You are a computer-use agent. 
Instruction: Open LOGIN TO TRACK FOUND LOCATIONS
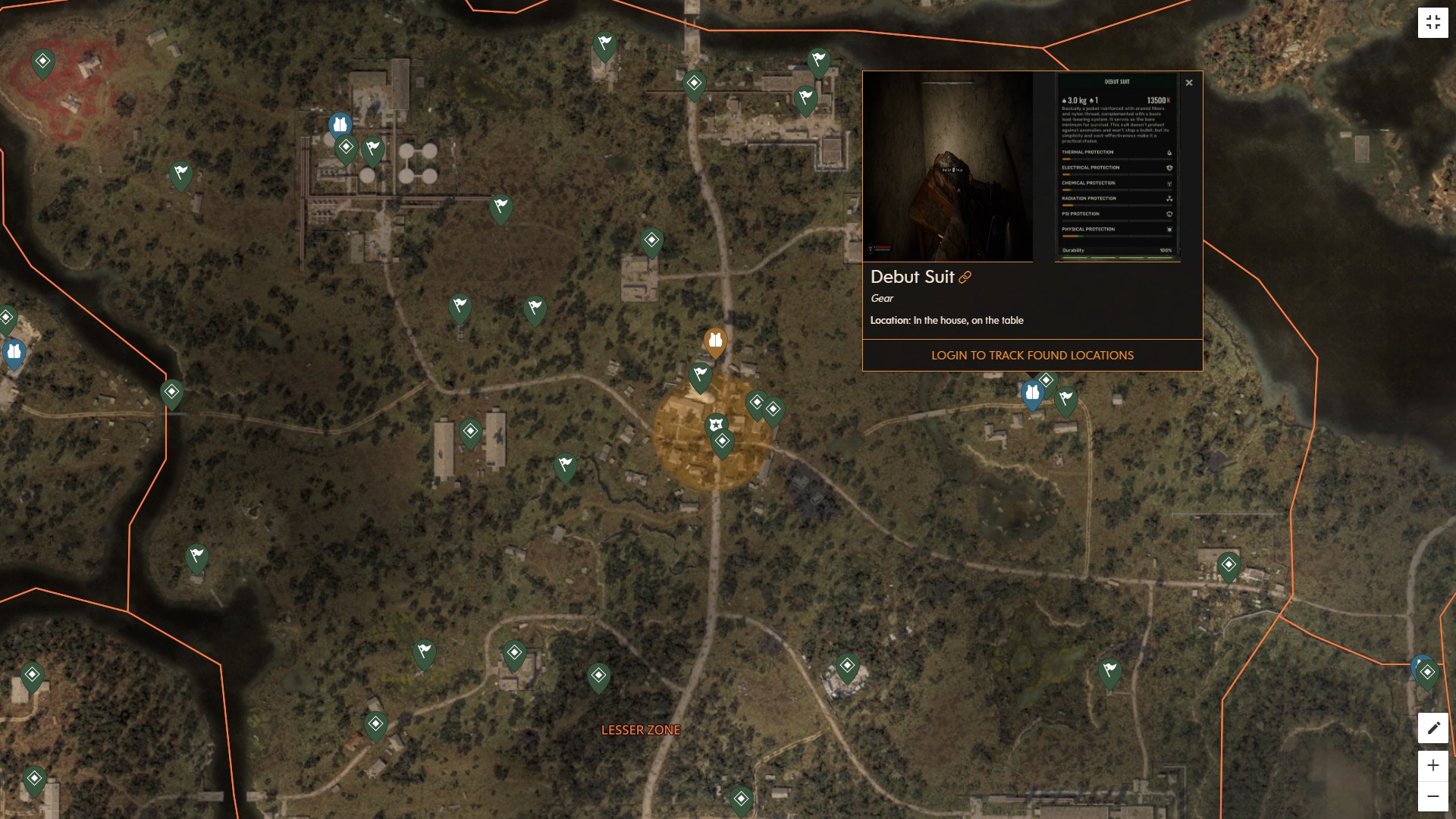[1032, 355]
